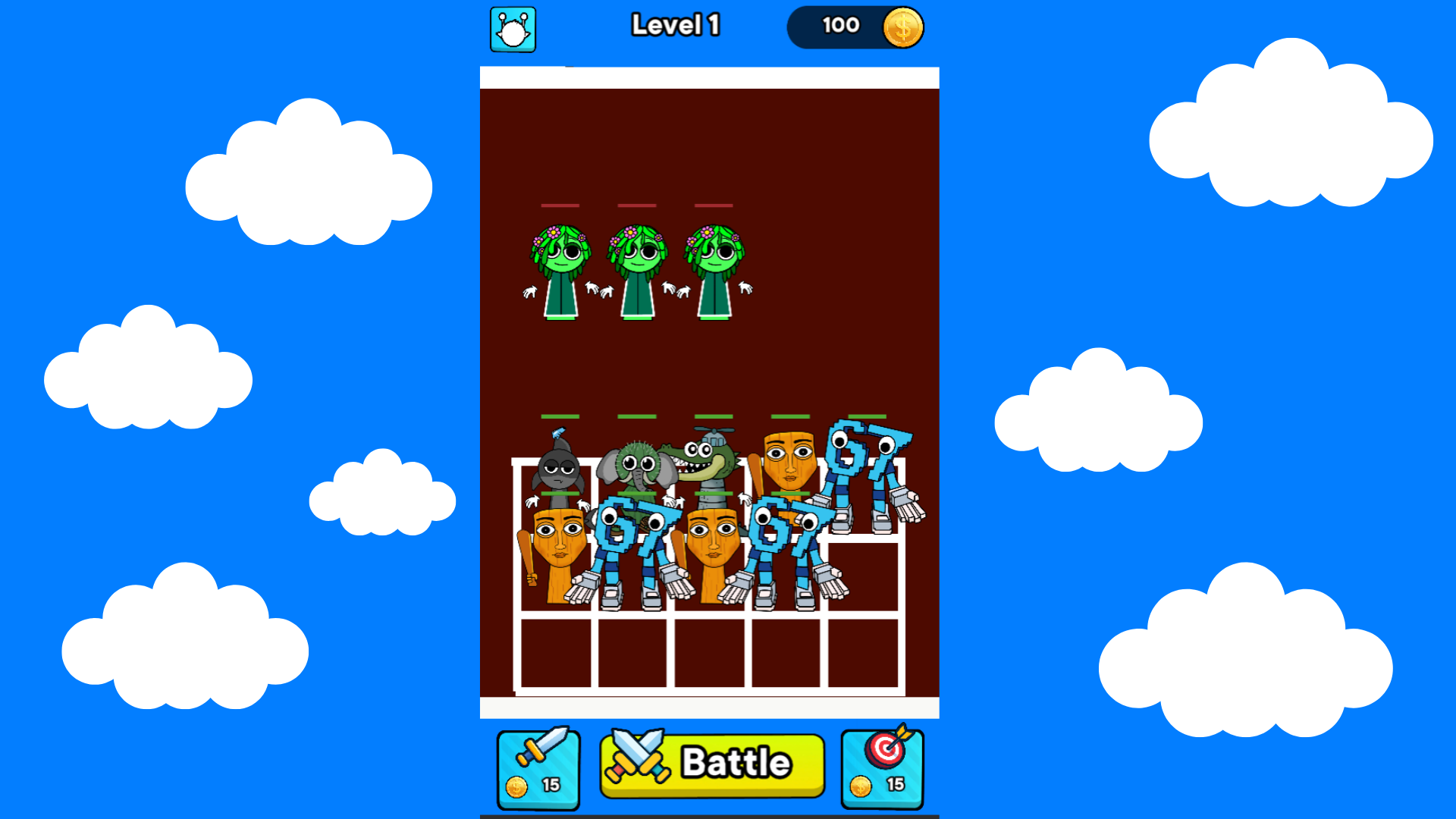This screenshot has height=819, width=1456.
Task: Tap the green health bar above the elephant
Action: point(635,417)
